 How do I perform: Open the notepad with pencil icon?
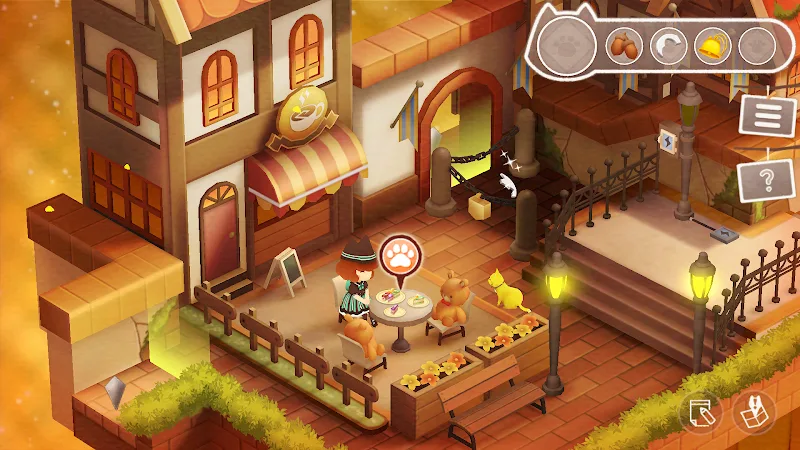click(701, 414)
